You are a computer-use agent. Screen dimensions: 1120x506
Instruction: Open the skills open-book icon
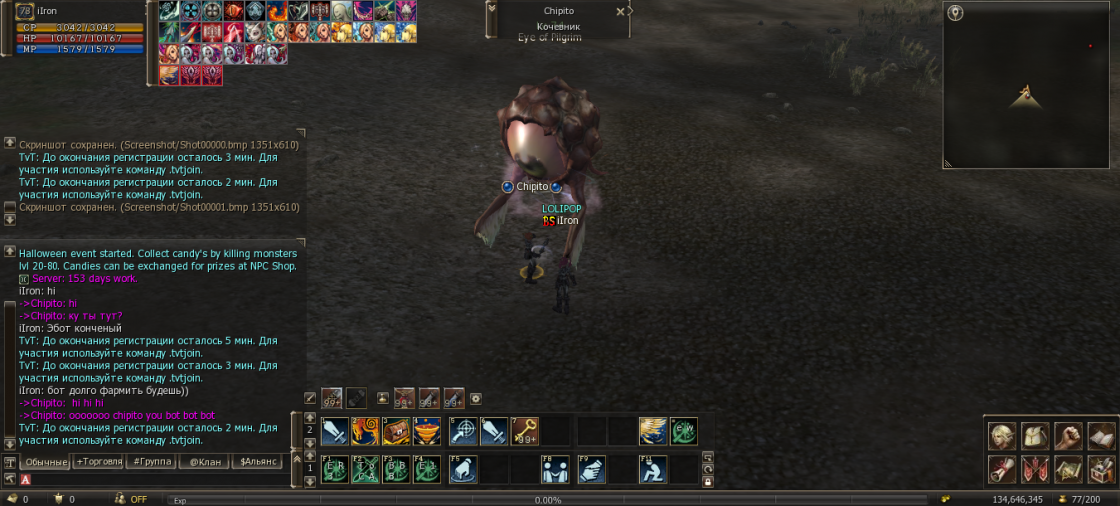[1101, 437]
